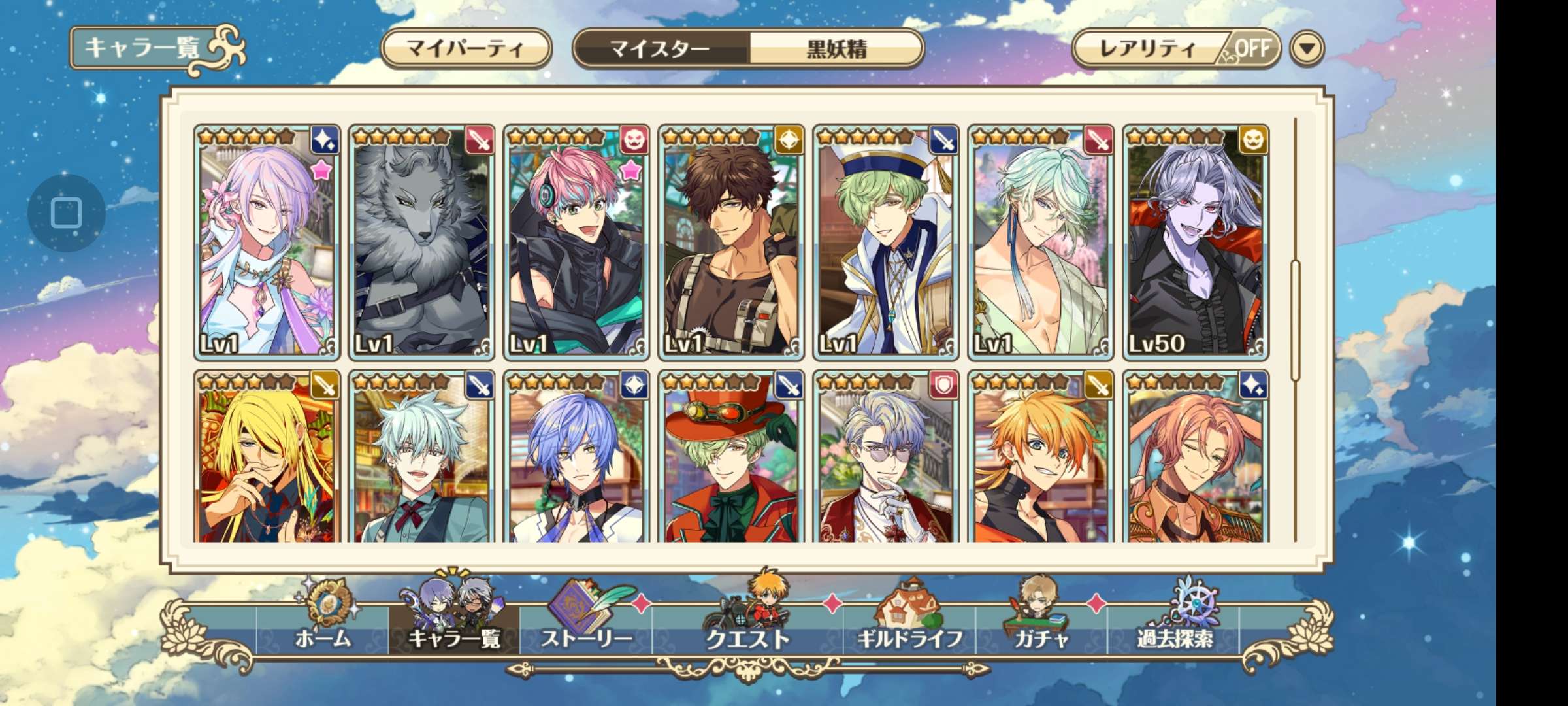Select the gray wolf character card
Image resolution: width=1568 pixels, height=706 pixels.
[x=421, y=243]
